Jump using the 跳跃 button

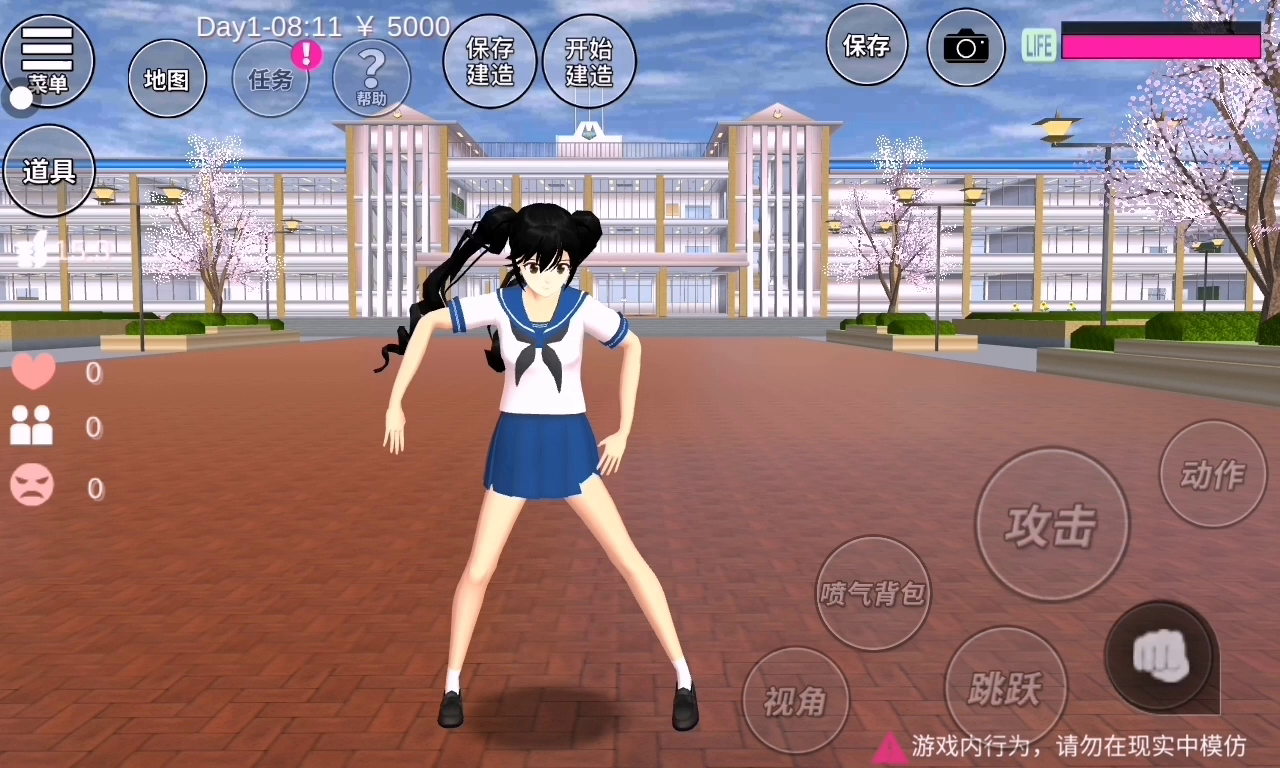pyautogui.click(x=1005, y=688)
